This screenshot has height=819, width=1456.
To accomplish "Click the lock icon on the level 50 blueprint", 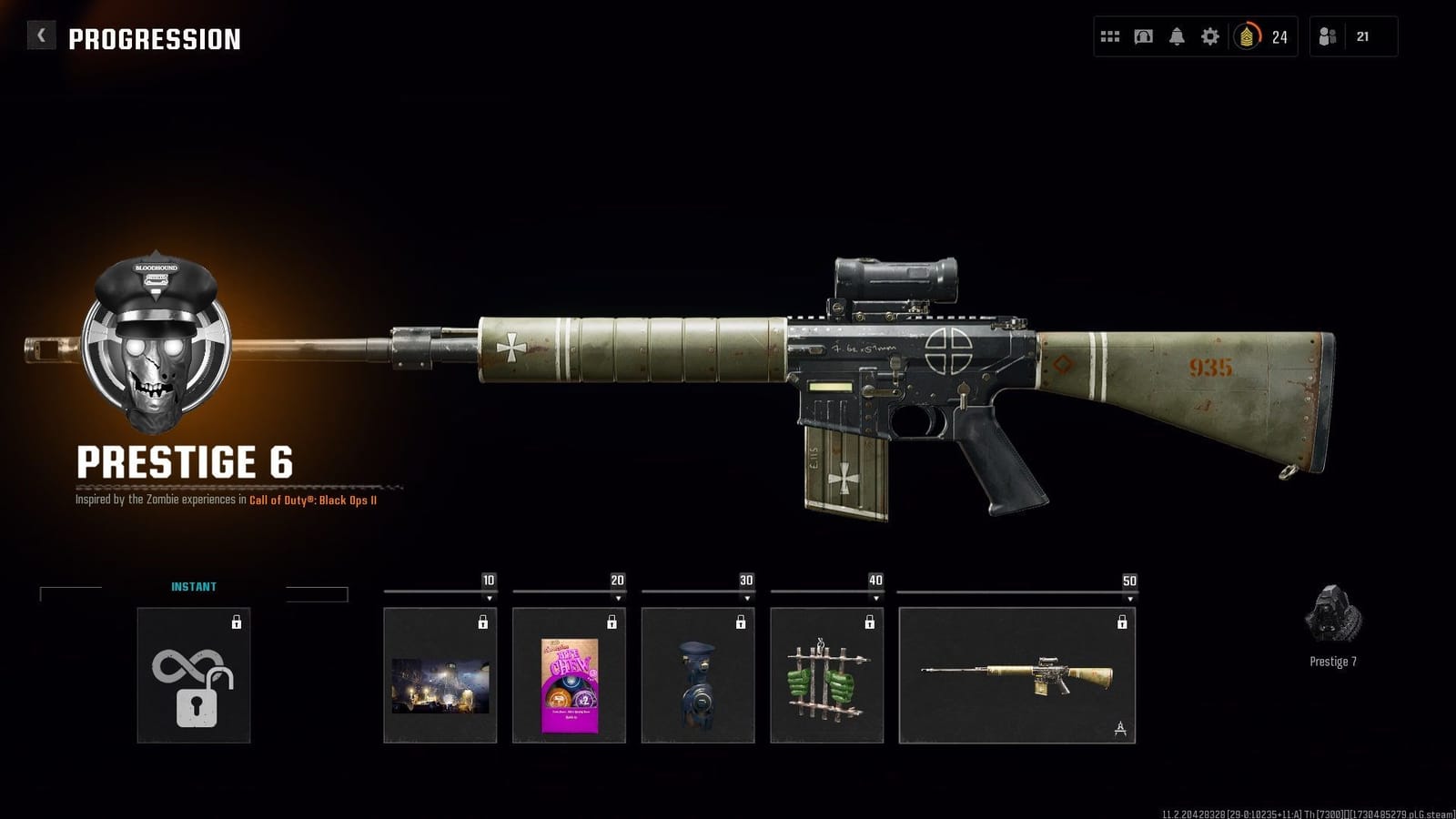I will (x=1120, y=622).
